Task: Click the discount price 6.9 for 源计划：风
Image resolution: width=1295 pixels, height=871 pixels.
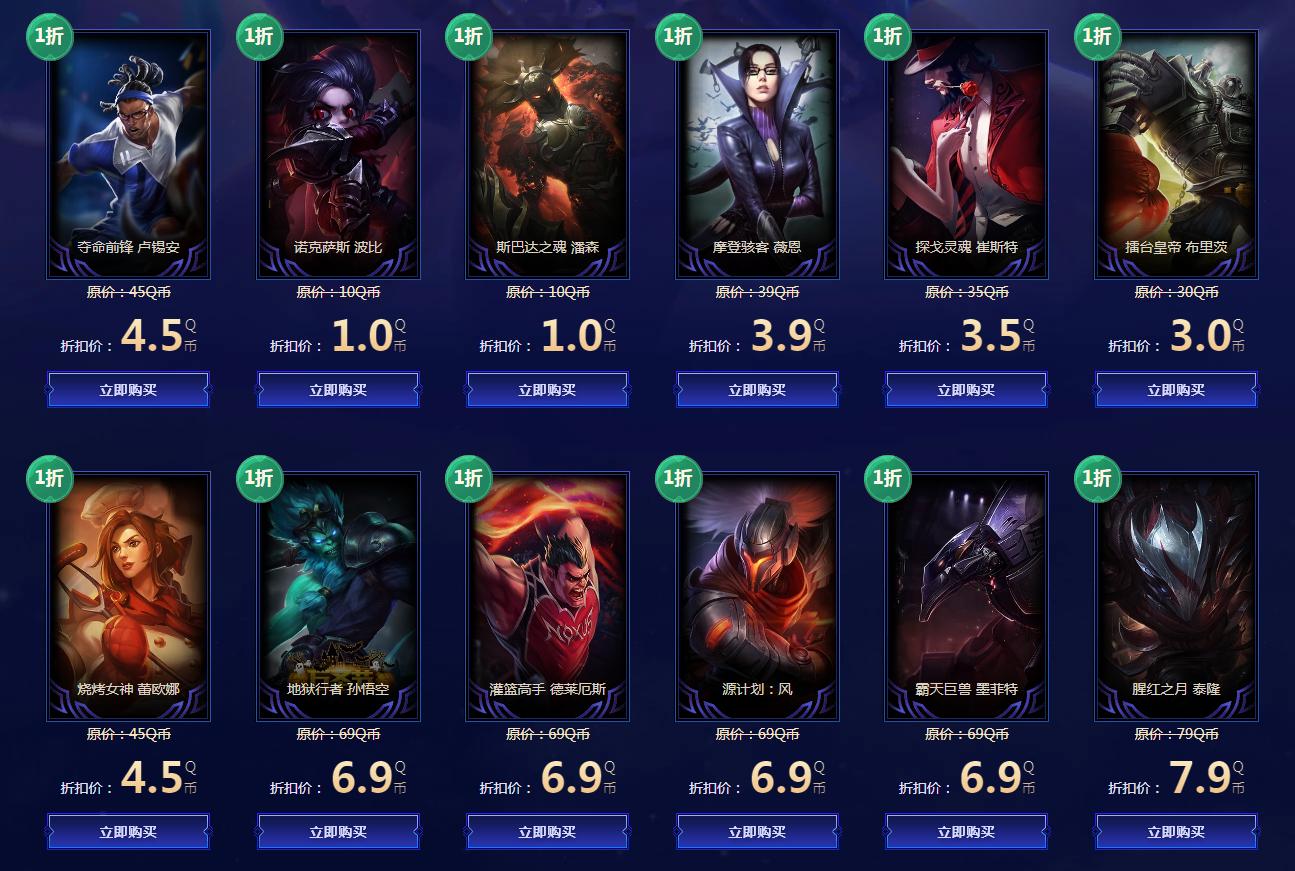Action: [x=784, y=788]
